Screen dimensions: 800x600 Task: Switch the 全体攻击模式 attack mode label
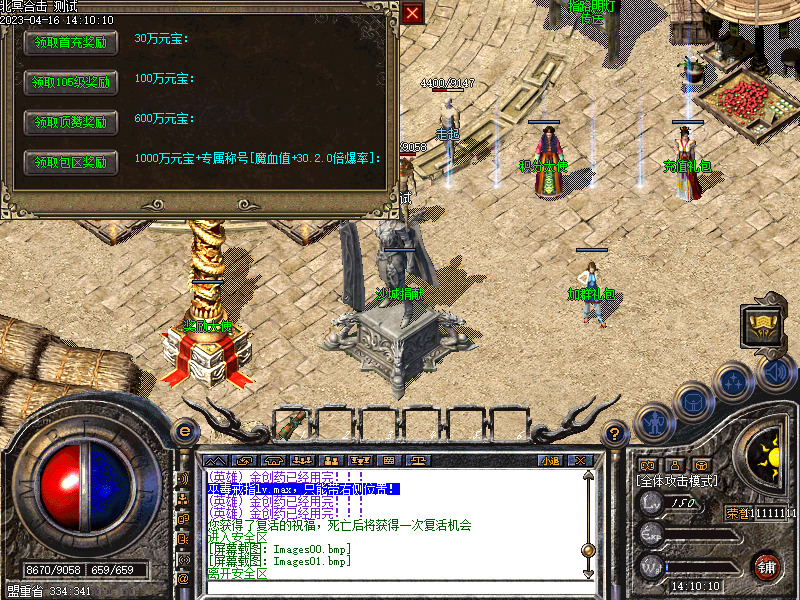point(677,481)
